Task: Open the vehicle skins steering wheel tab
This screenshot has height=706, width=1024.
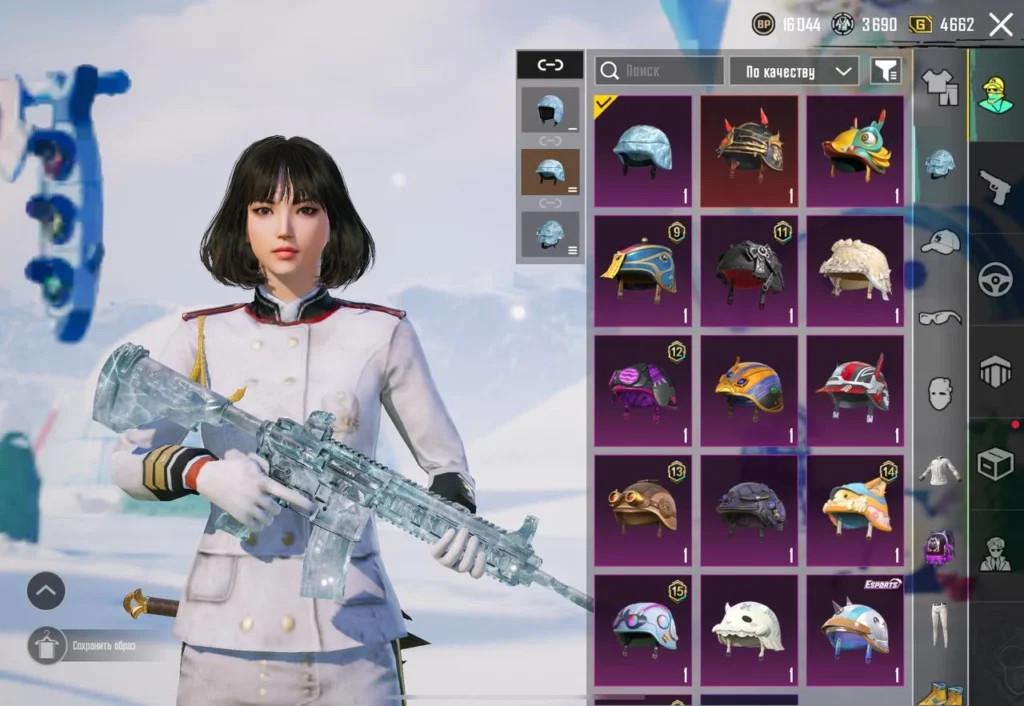Action: point(995,279)
